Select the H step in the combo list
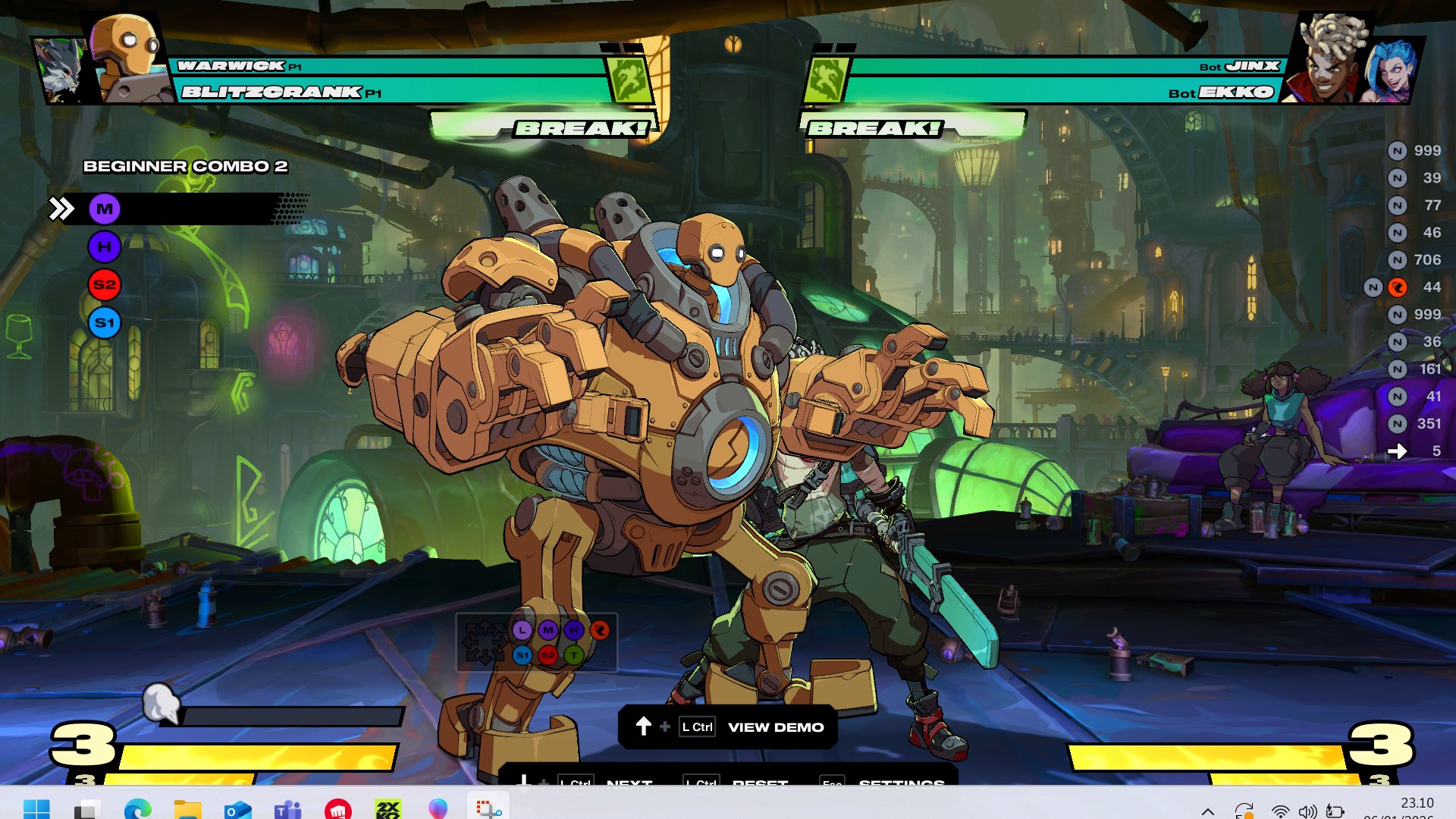 105,247
